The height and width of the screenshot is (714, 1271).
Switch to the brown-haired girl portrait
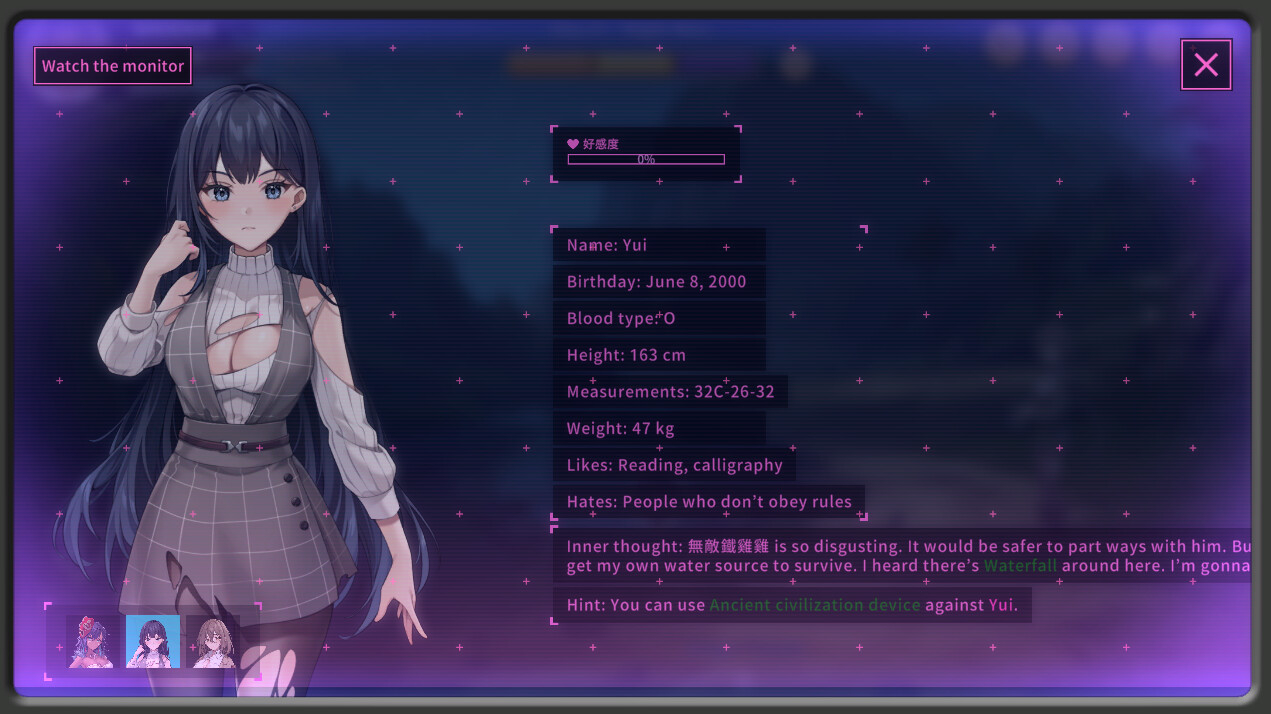(x=213, y=641)
